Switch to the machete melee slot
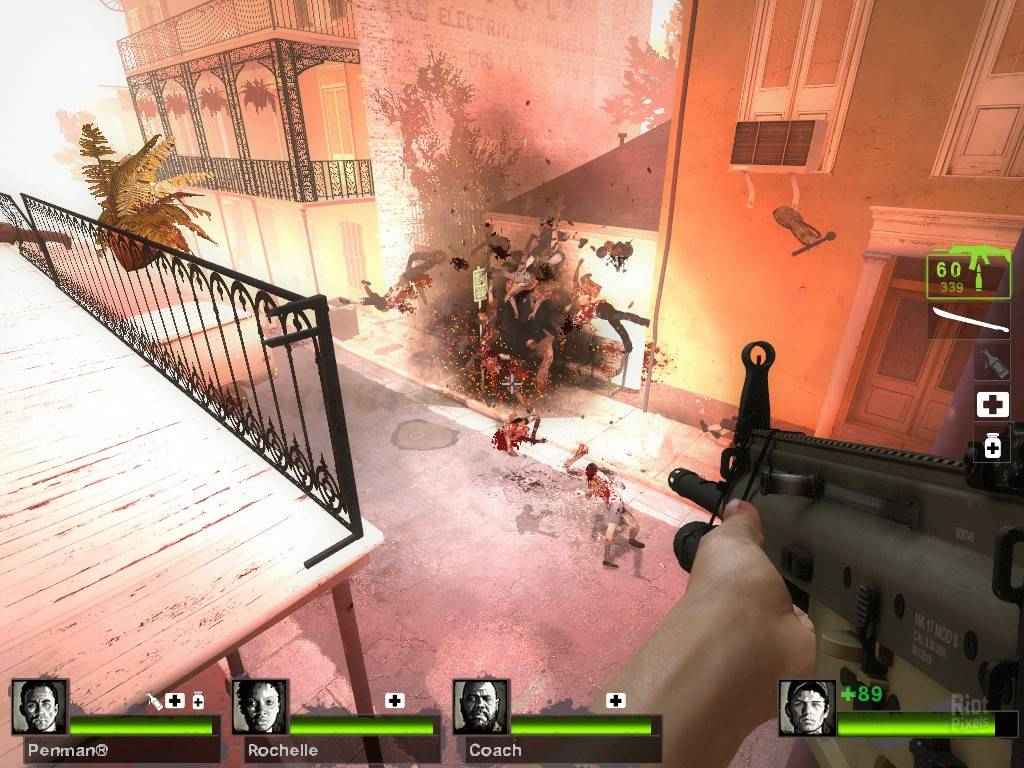This screenshot has height=768, width=1024. tap(970, 321)
